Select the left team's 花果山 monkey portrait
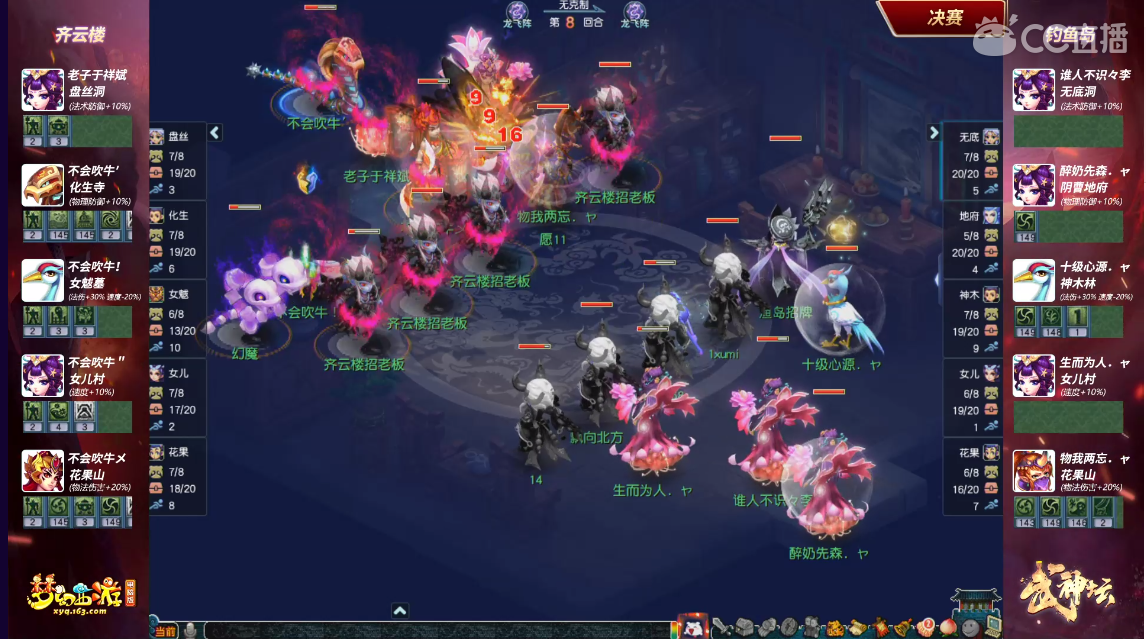The image size is (1146, 639). pyautogui.click(x=43, y=471)
